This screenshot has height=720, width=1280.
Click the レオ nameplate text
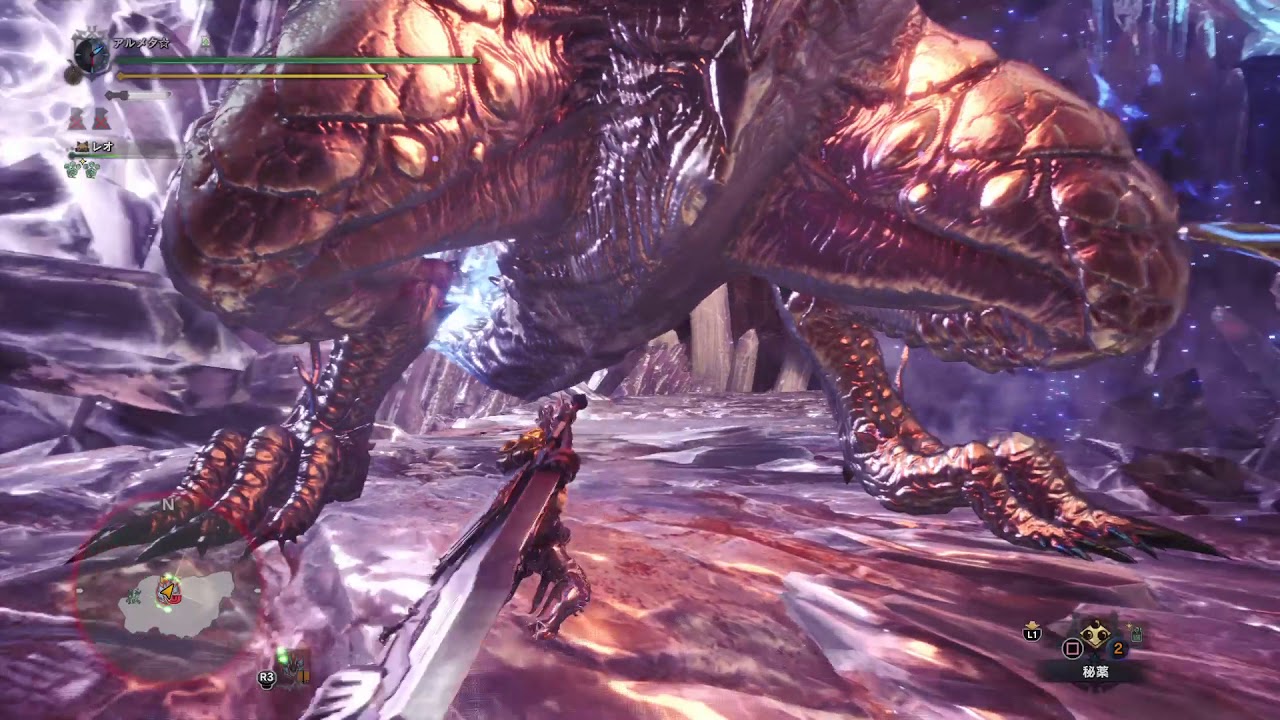point(105,147)
